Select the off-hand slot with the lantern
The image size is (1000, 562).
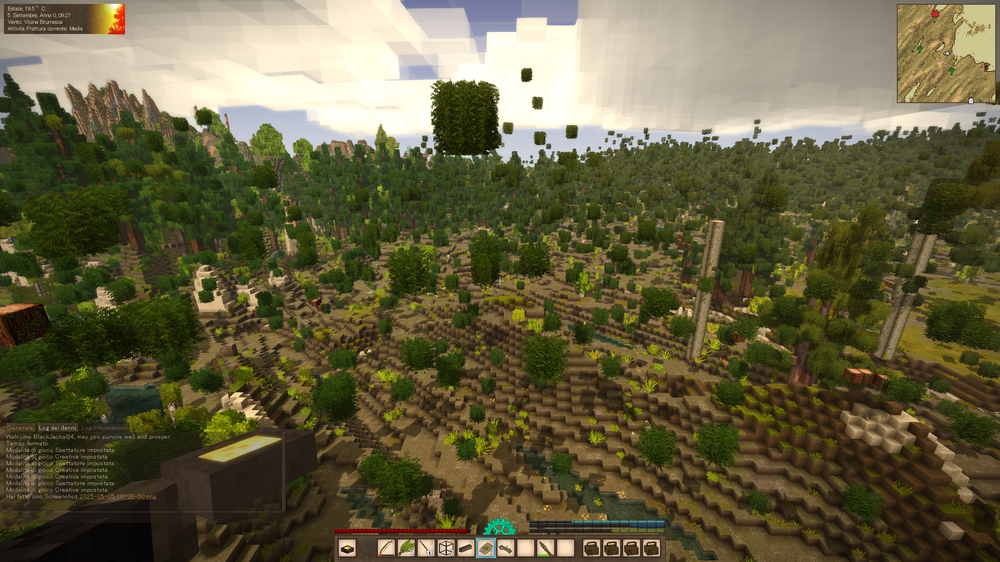pos(347,548)
